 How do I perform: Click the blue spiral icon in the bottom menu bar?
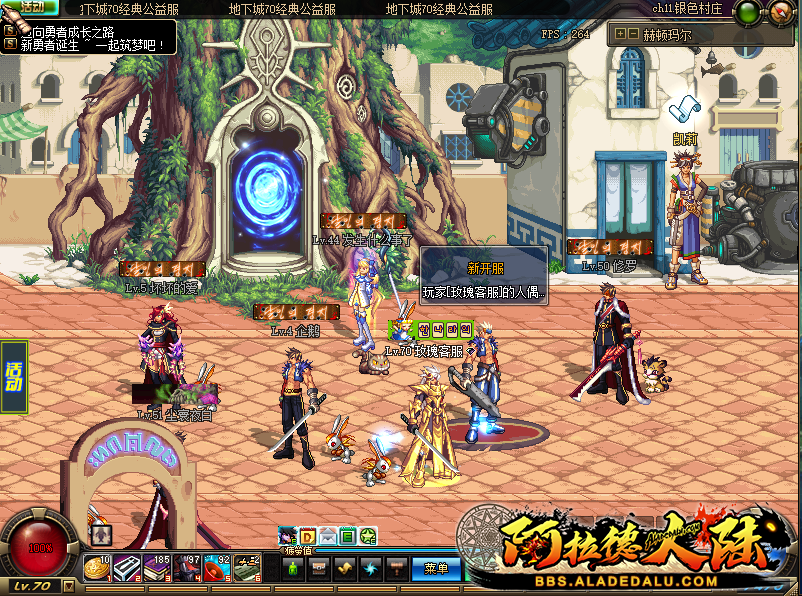pyautogui.click(x=371, y=569)
